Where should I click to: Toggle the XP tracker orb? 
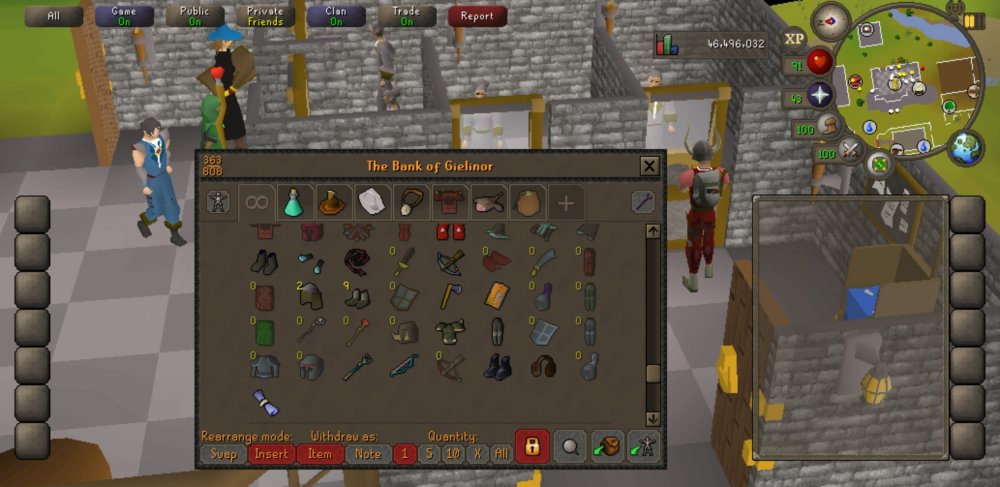[x=795, y=39]
